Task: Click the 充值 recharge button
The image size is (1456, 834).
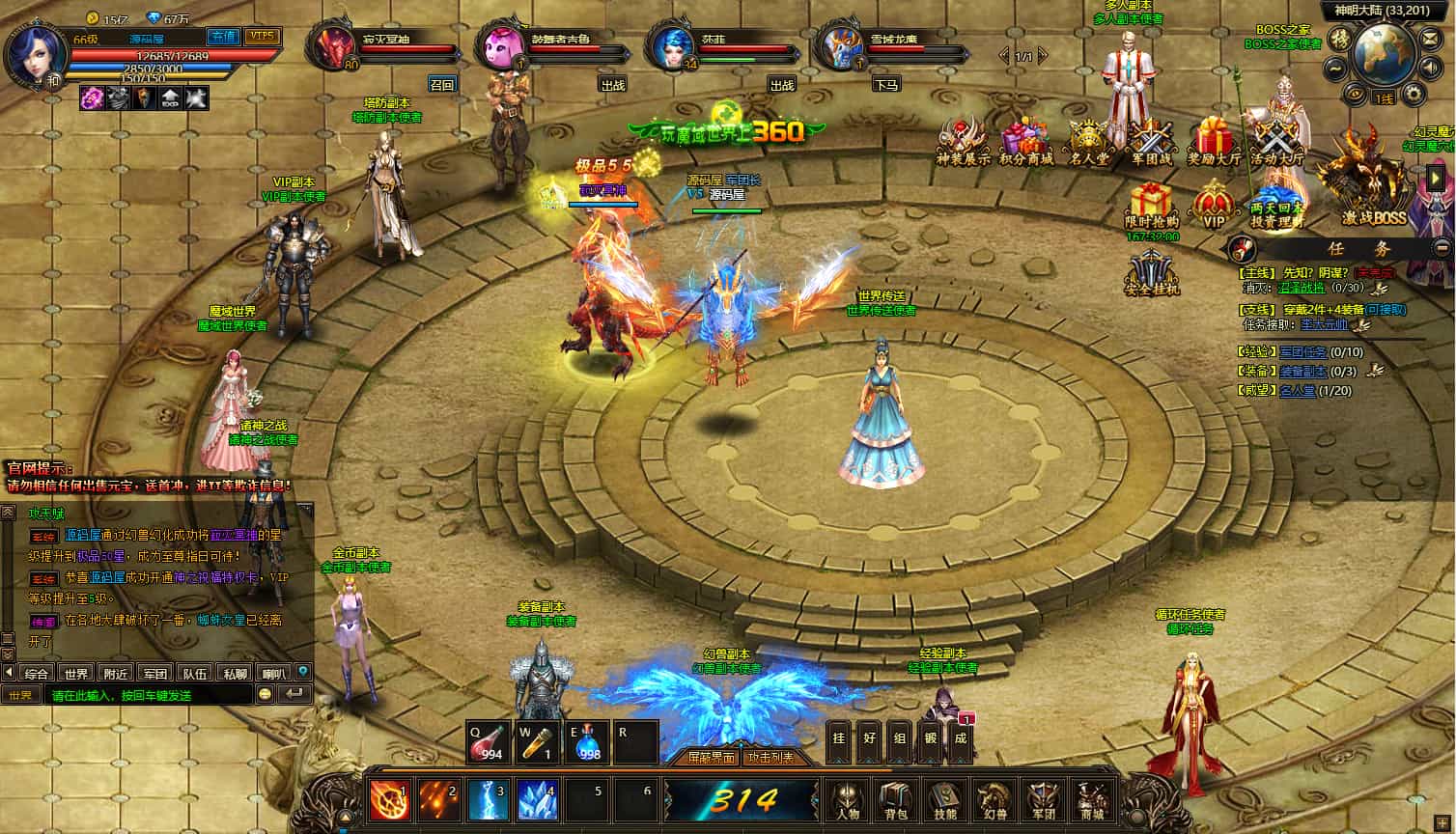Action: point(224,36)
